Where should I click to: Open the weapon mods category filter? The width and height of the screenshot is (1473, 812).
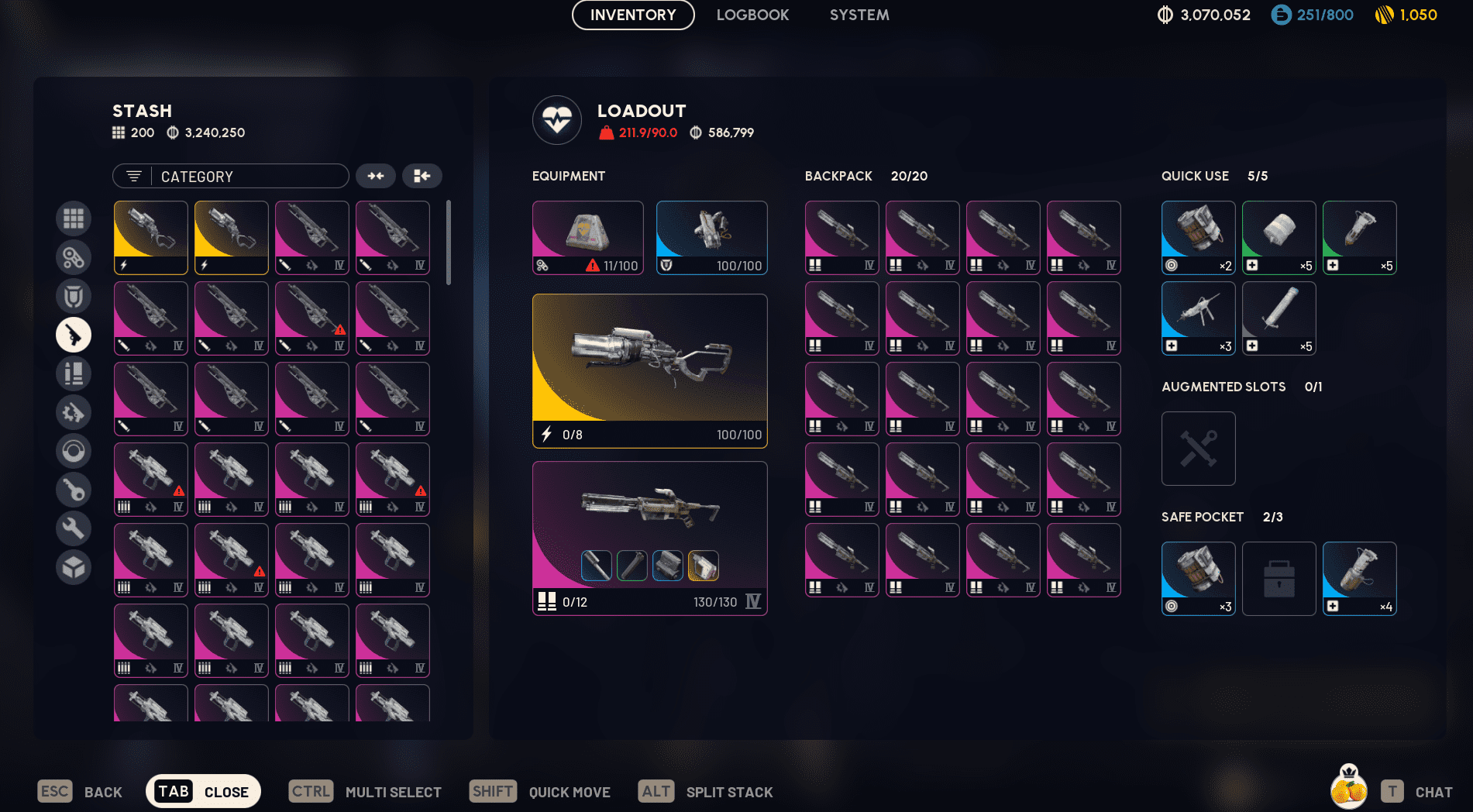tap(74, 412)
